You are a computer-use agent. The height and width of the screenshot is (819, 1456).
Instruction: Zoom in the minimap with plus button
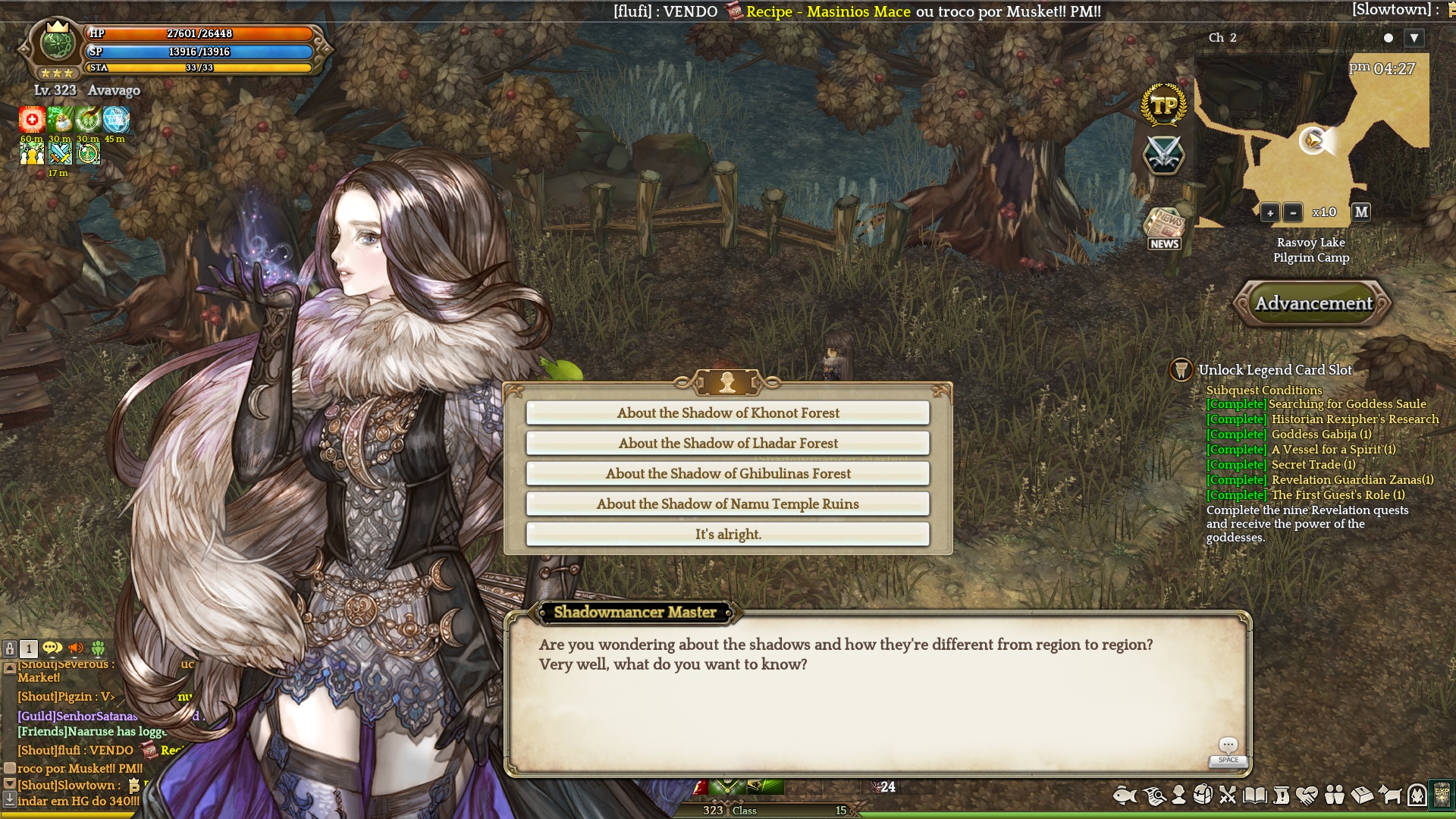pyautogui.click(x=1270, y=213)
